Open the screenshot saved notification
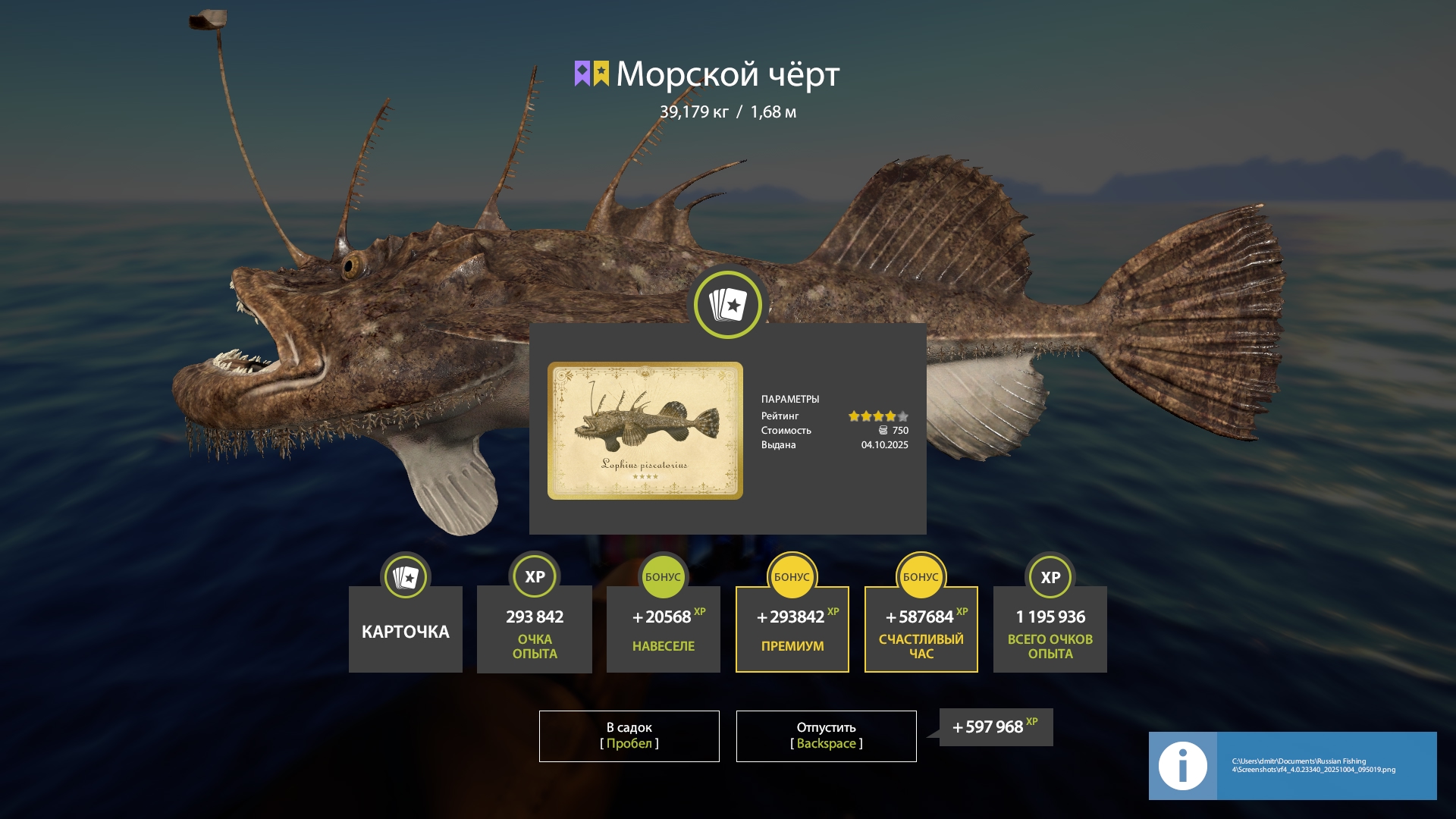Viewport: 1456px width, 819px height. click(1292, 765)
